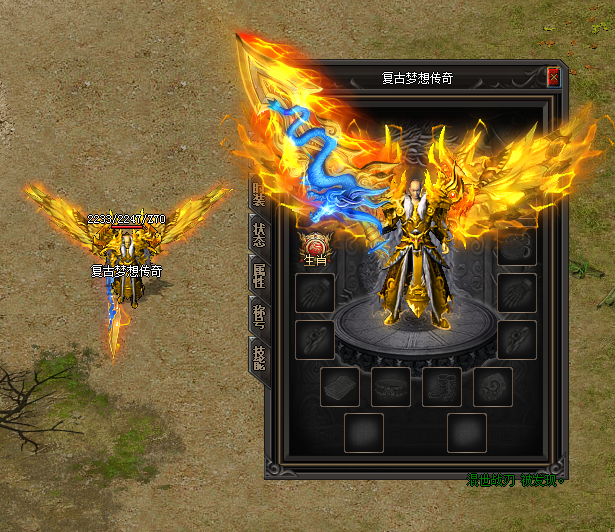
Task: Click the book equipment slot
Action: pyautogui.click(x=340, y=387)
